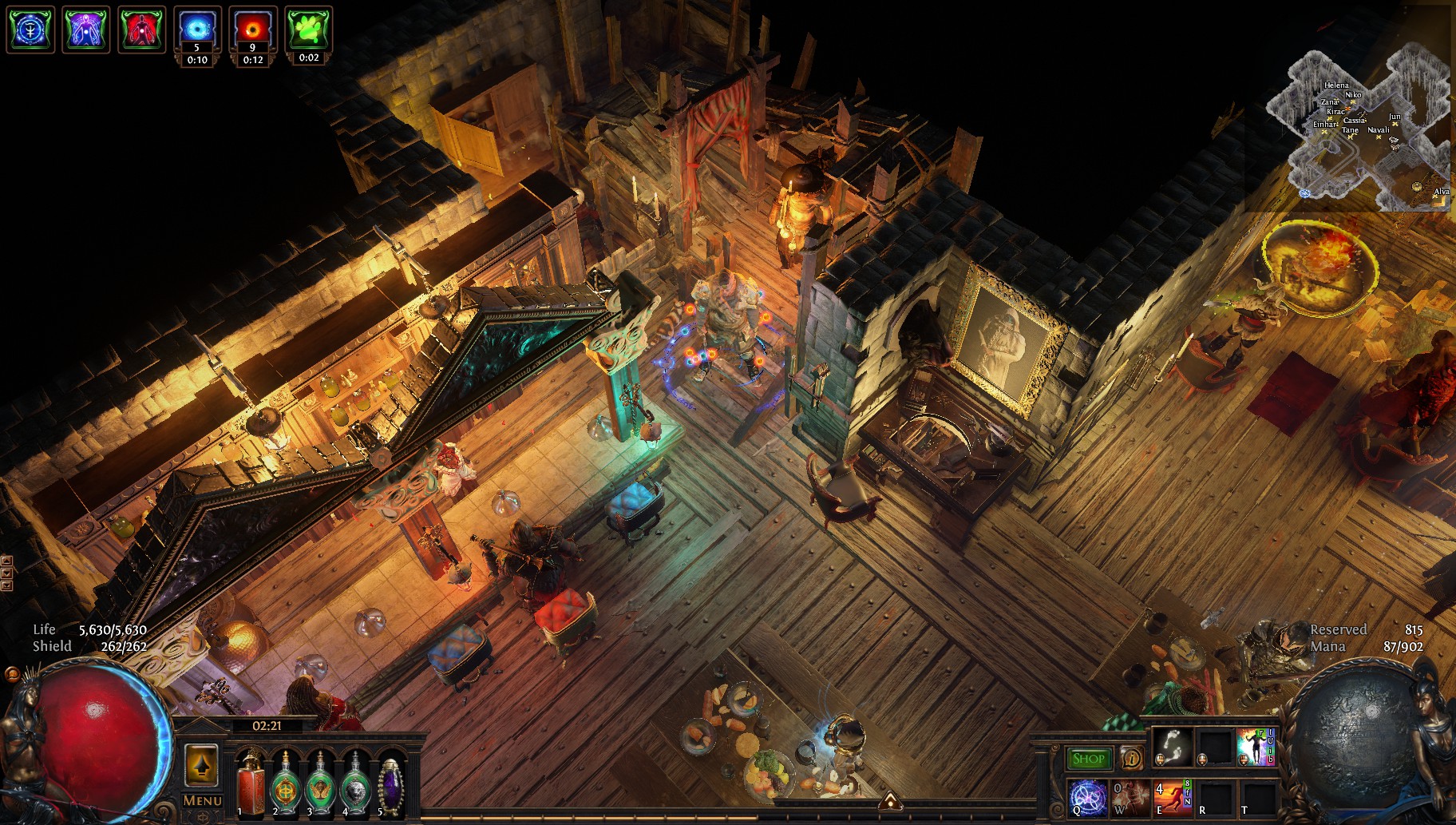Activate the blue arcane sigil skill on Q
The image size is (1456, 825).
[1088, 798]
